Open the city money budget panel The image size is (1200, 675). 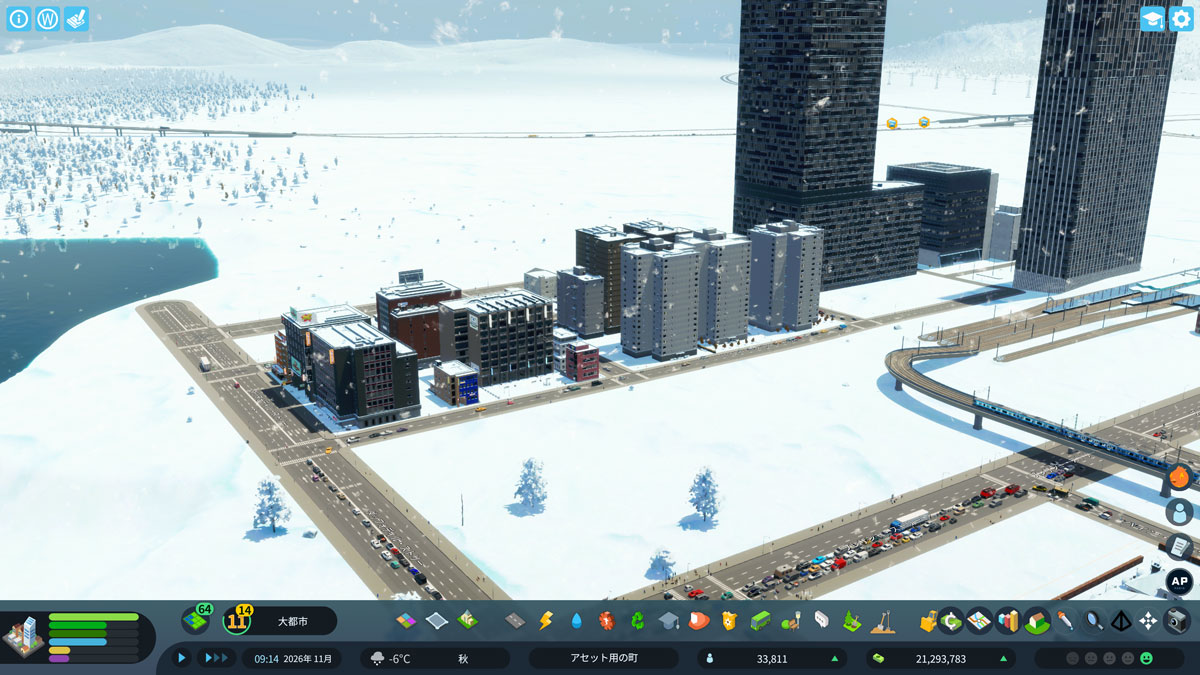940,658
